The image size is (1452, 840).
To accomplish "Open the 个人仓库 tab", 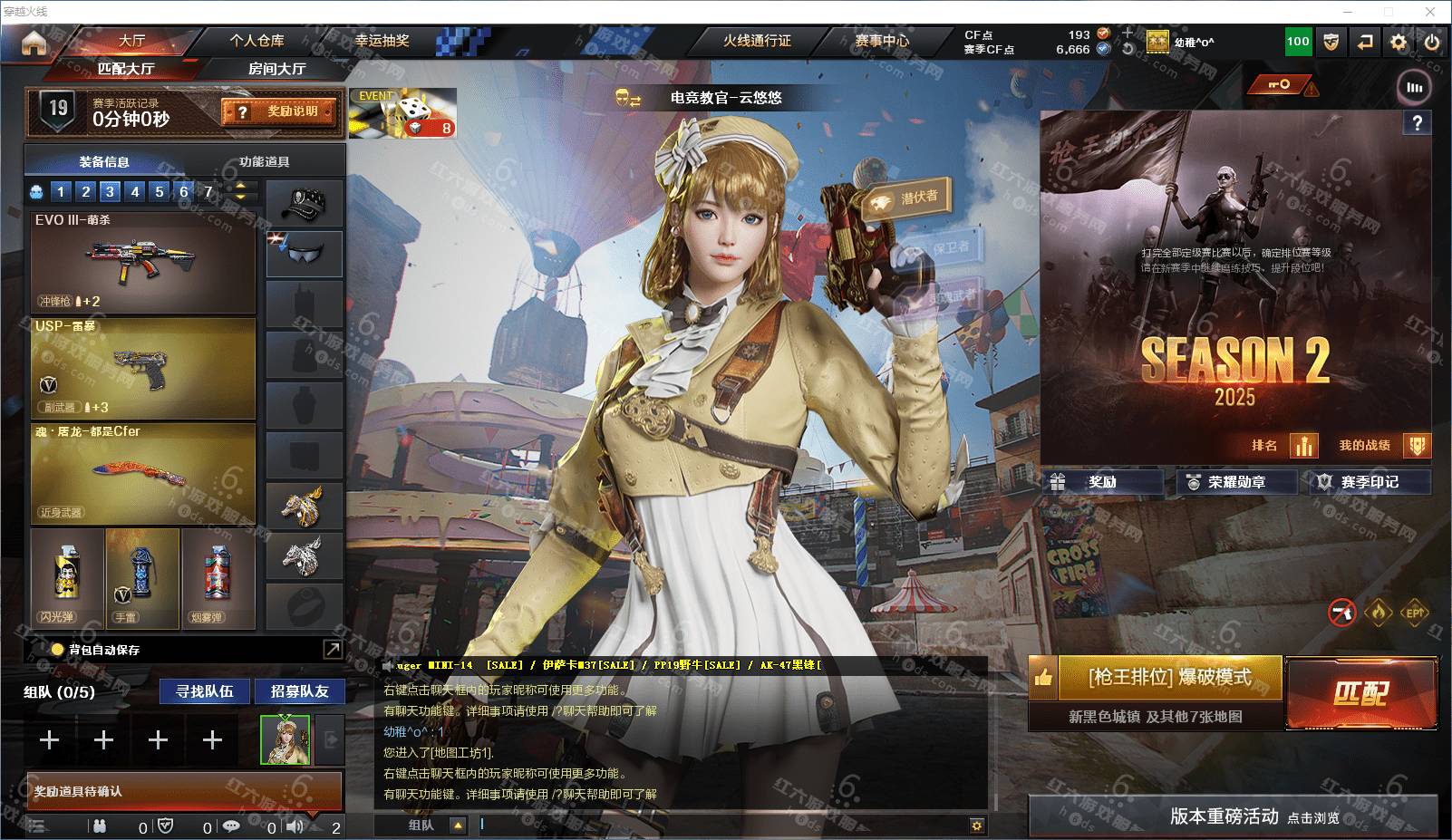I will [x=257, y=41].
